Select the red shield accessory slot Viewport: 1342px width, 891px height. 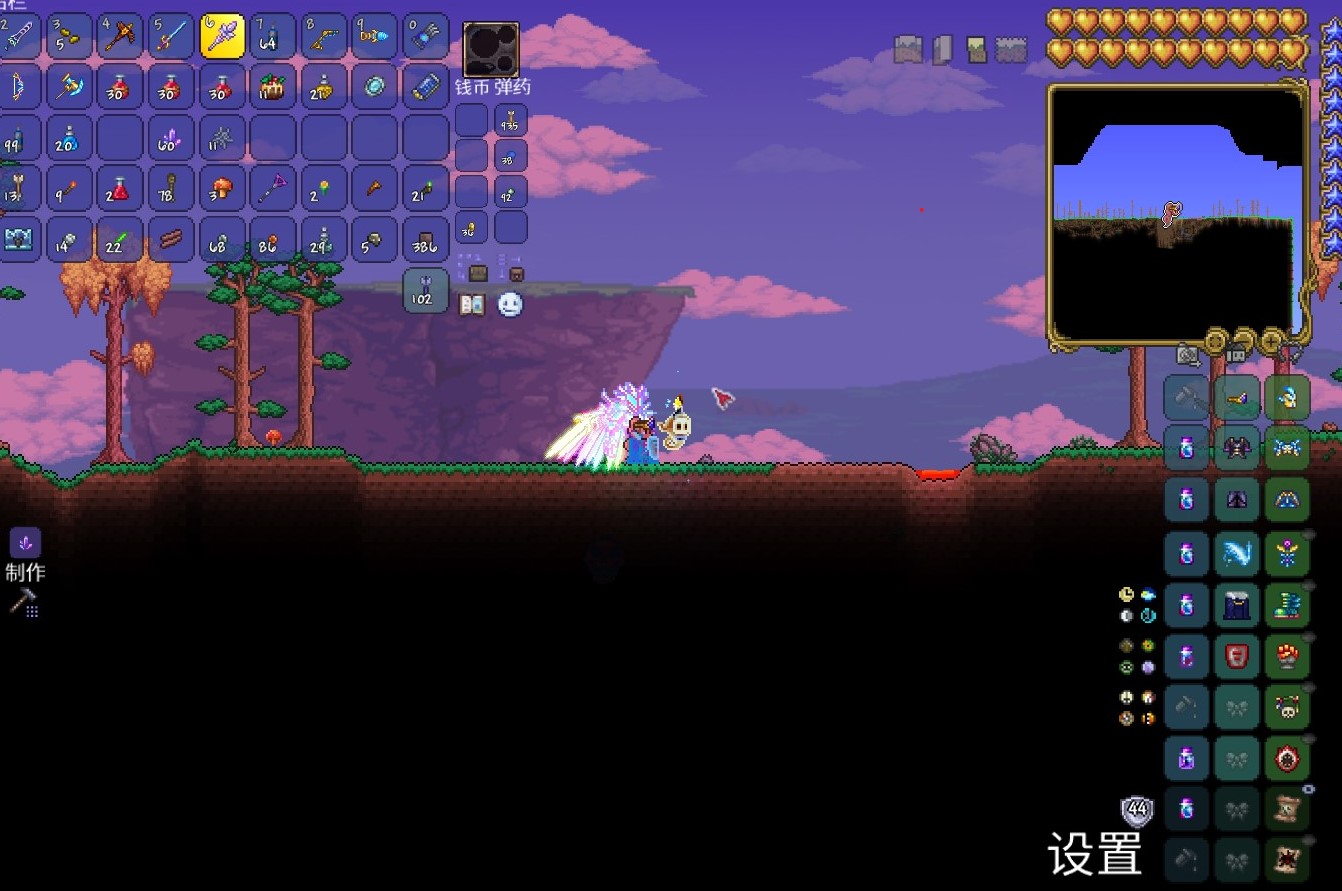coord(1237,657)
